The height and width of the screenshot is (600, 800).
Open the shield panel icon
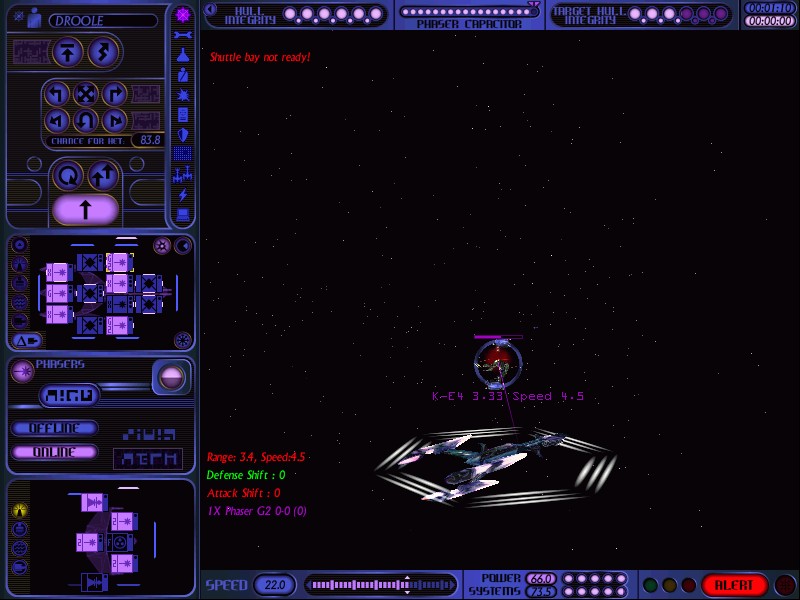(183, 135)
